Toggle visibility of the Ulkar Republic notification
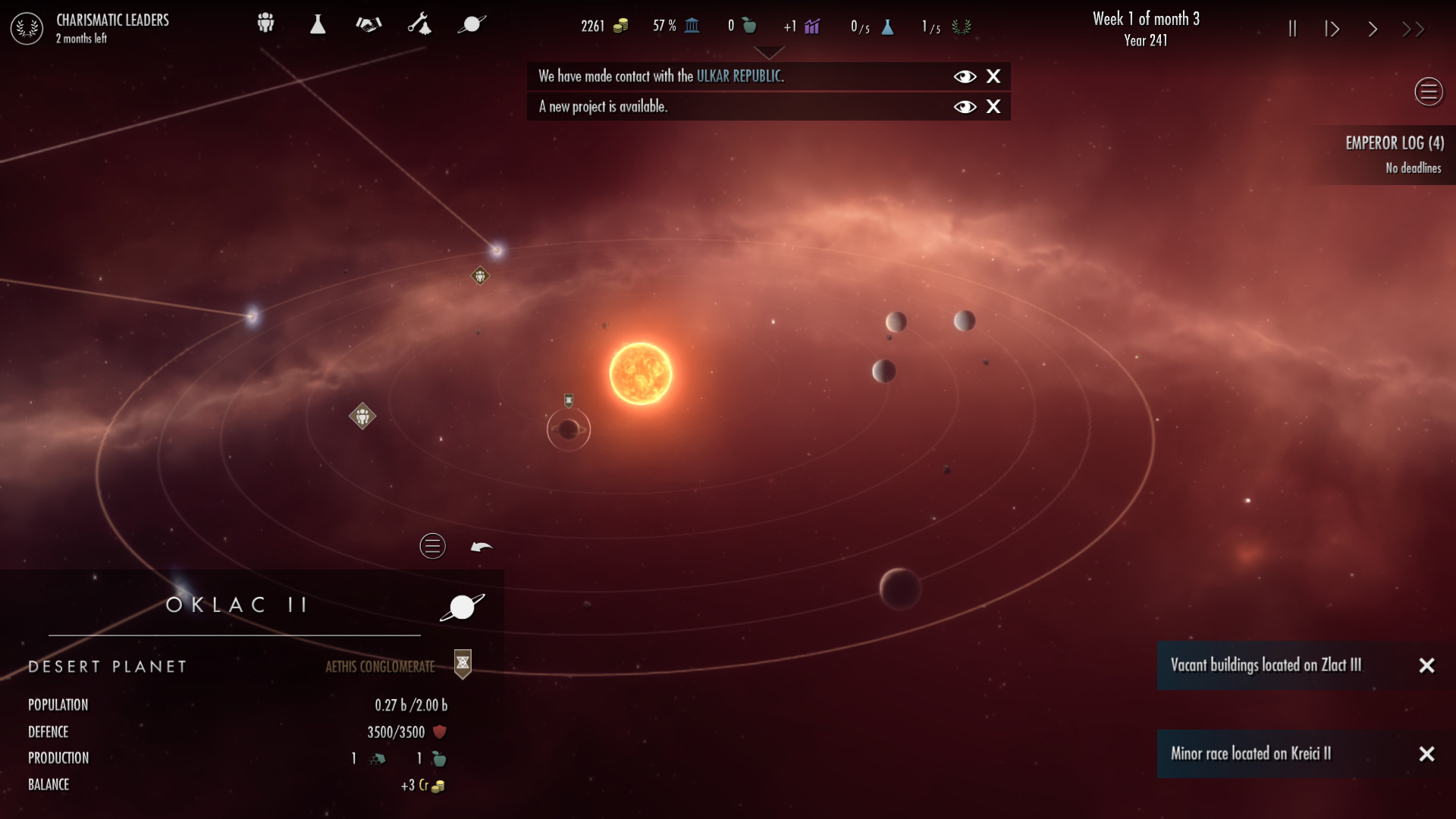 click(x=965, y=76)
